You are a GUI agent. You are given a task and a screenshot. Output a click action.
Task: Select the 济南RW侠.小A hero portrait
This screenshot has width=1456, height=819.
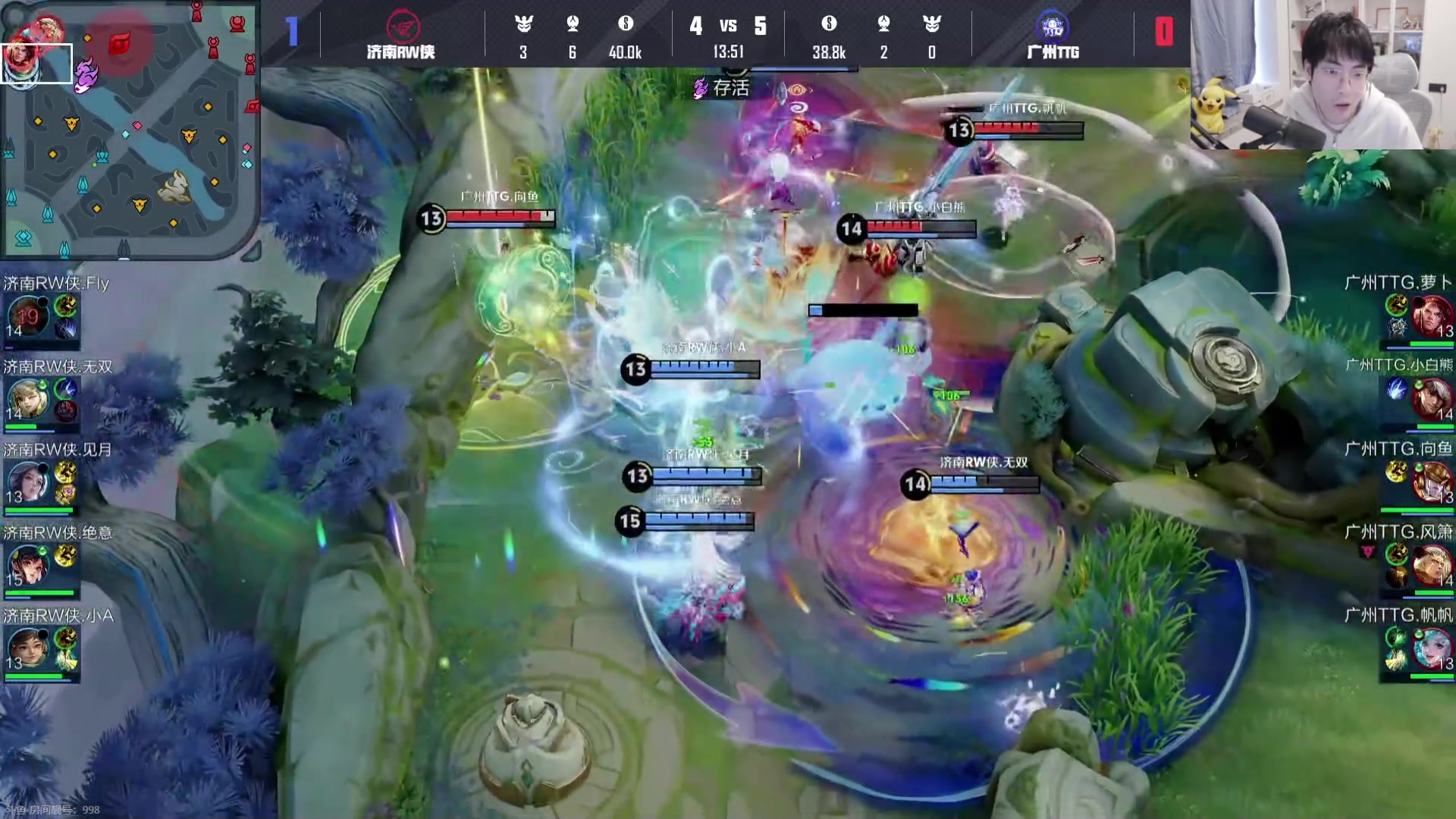27,649
